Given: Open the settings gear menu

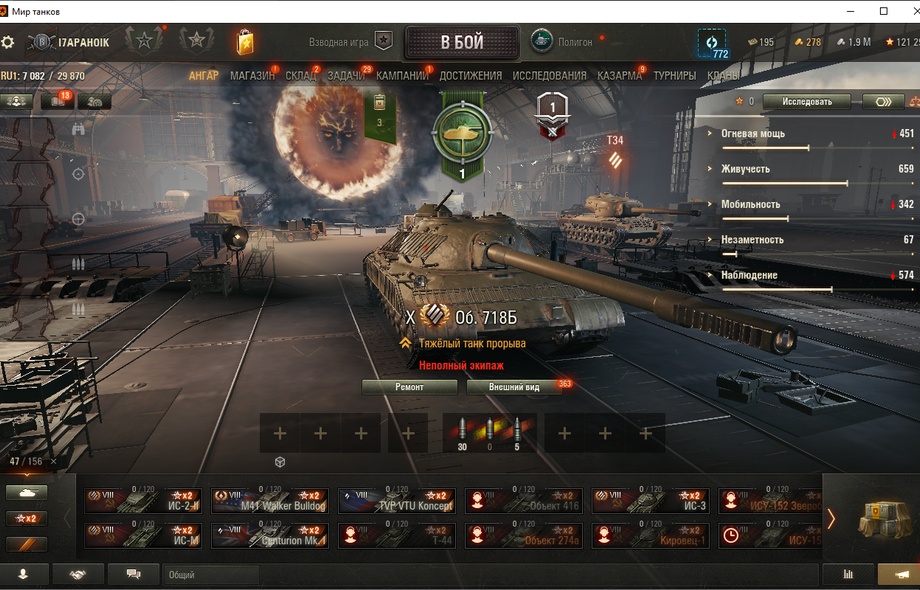Looking at the screenshot, I should (x=8, y=42).
